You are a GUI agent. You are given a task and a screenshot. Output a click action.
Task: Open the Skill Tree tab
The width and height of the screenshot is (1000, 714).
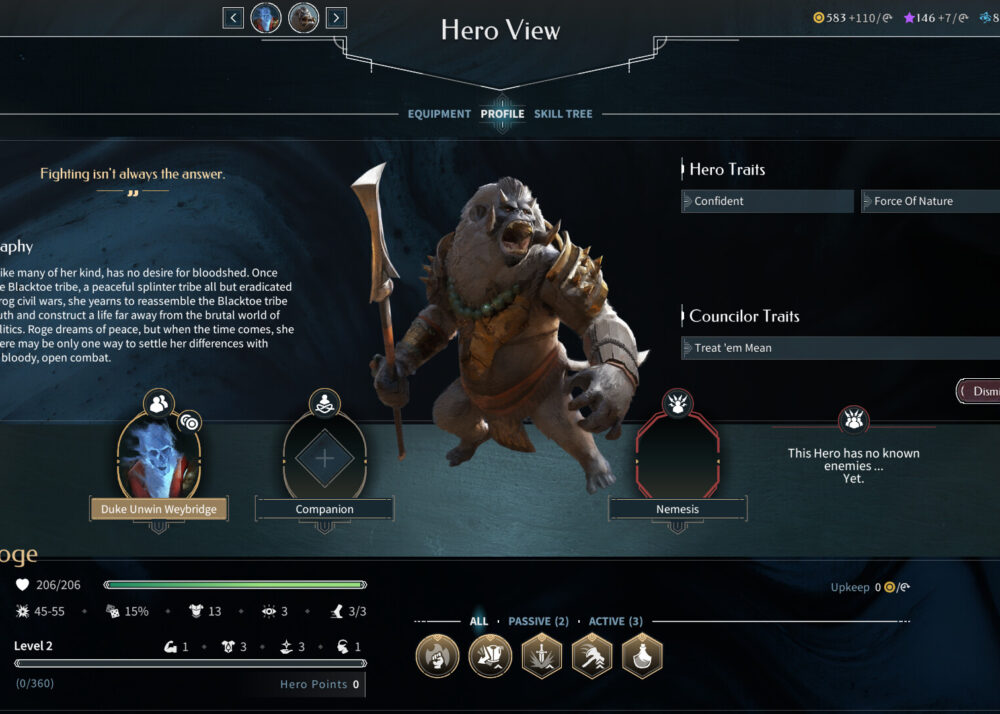point(563,114)
